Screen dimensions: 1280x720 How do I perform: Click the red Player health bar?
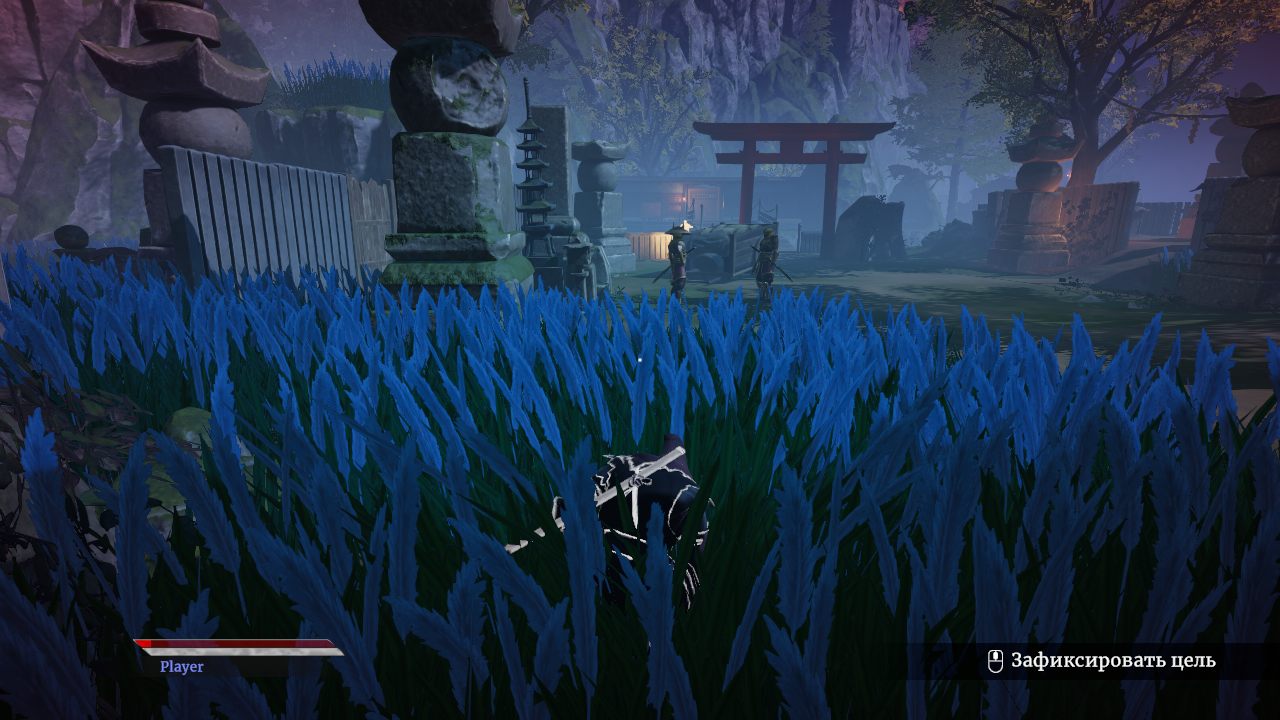pos(235,645)
